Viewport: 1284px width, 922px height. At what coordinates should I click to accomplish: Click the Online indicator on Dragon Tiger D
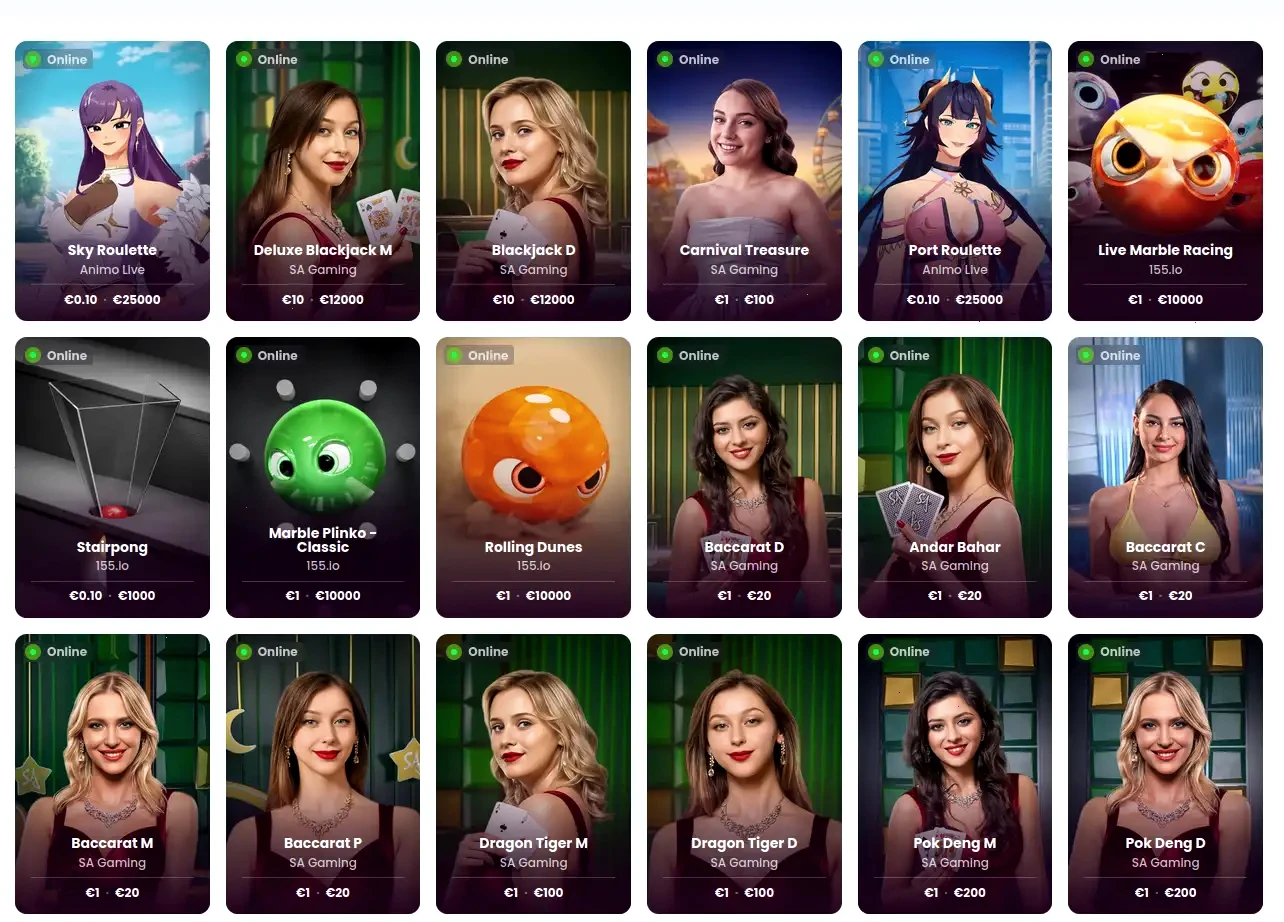pos(663,651)
